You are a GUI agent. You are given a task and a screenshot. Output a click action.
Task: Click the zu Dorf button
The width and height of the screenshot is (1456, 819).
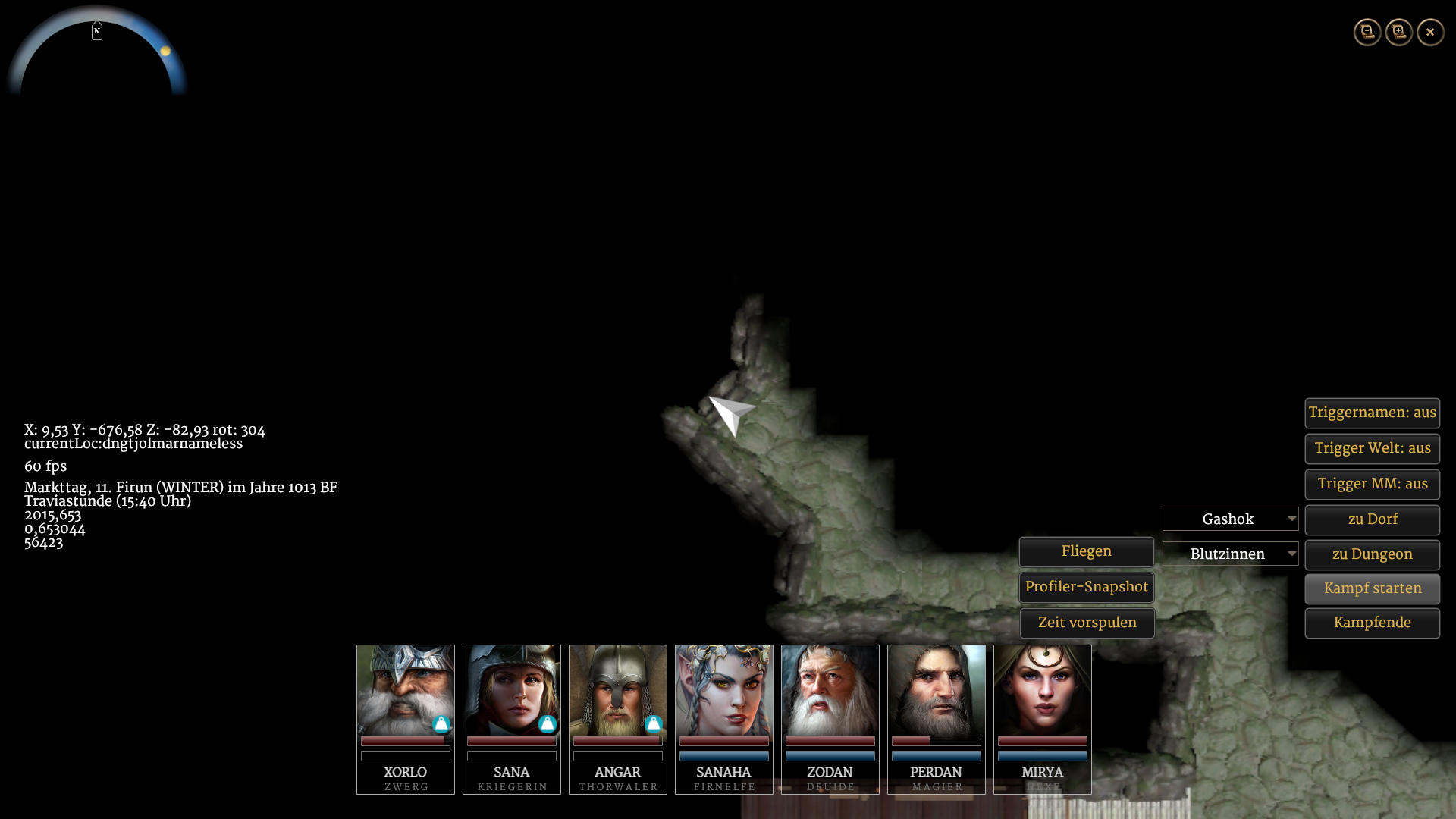[1372, 519]
